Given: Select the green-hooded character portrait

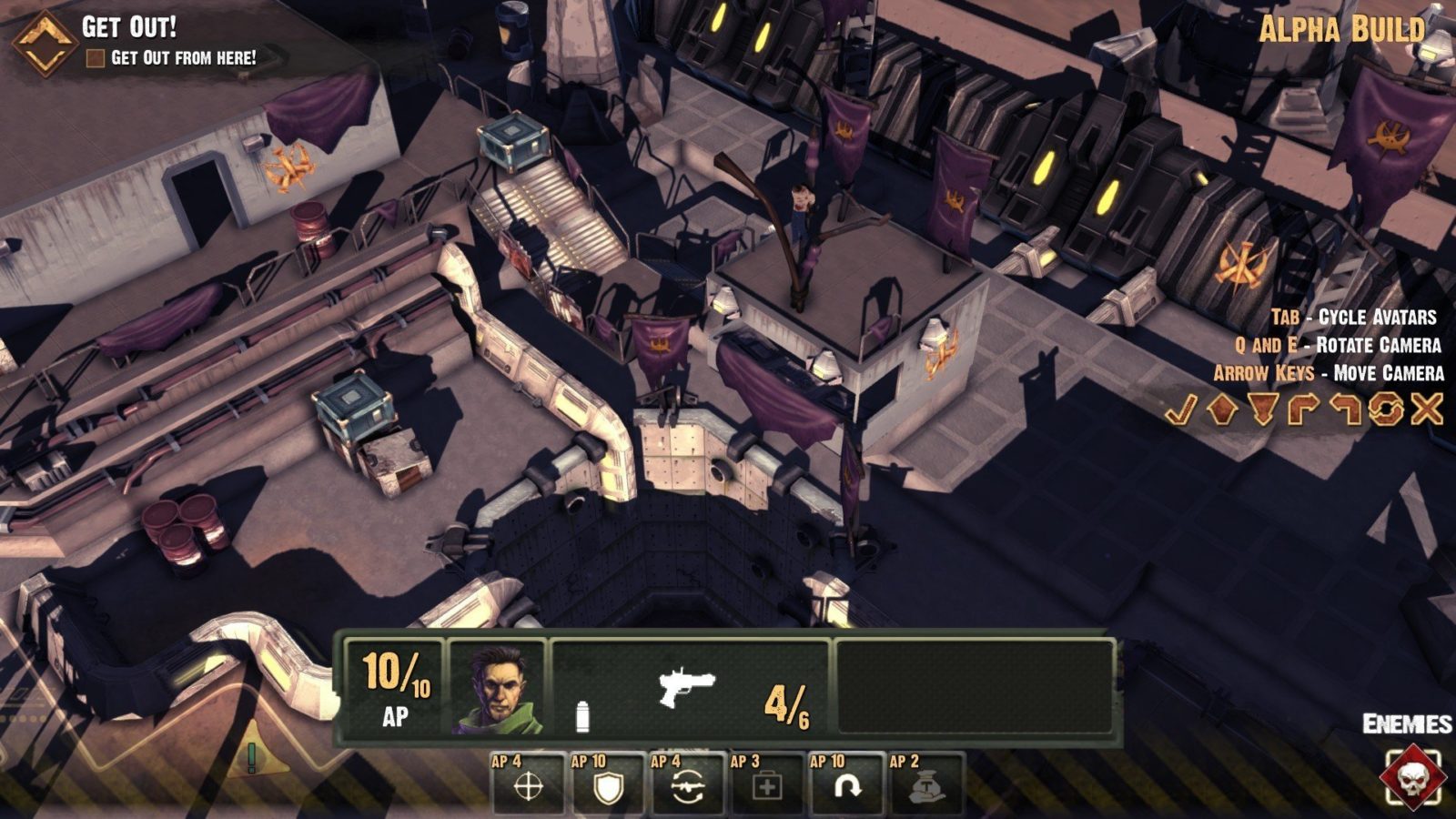Looking at the screenshot, I should click(498, 688).
